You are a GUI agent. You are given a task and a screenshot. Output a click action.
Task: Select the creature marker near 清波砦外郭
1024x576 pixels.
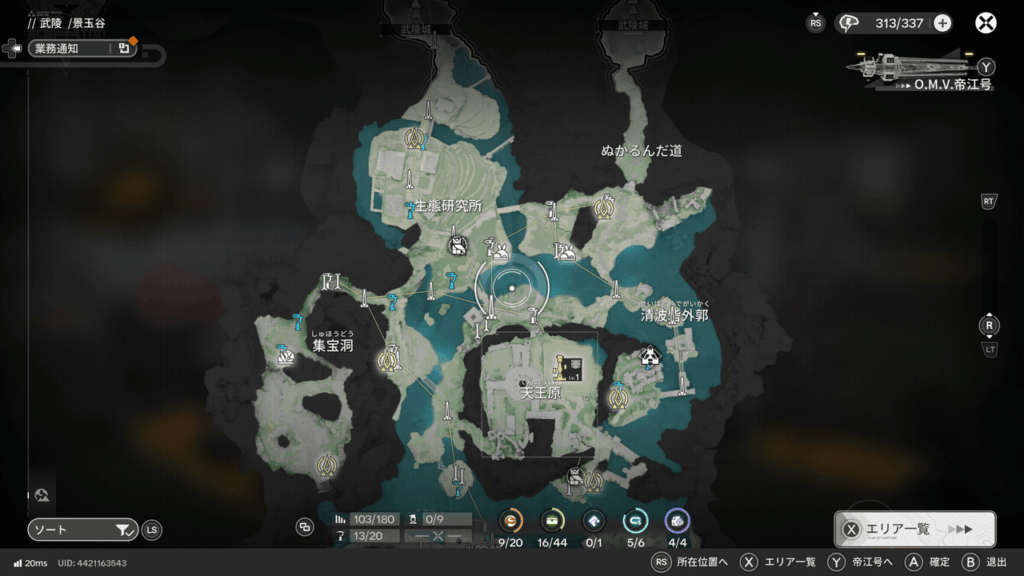pos(651,356)
